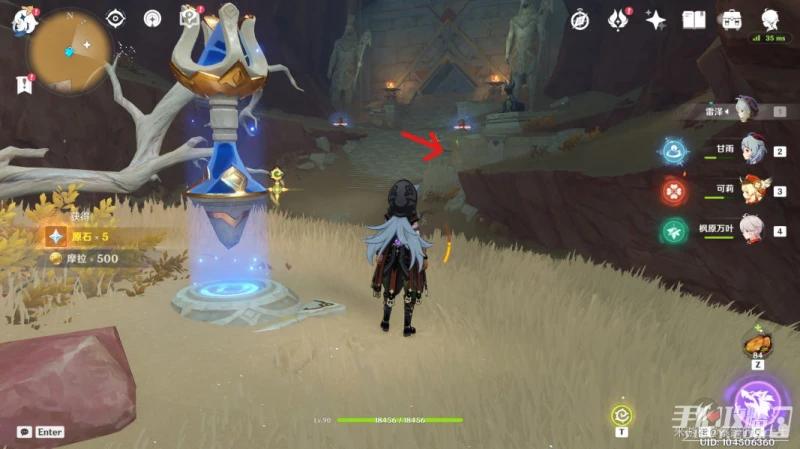Select party member 雷泽

(x=744, y=110)
